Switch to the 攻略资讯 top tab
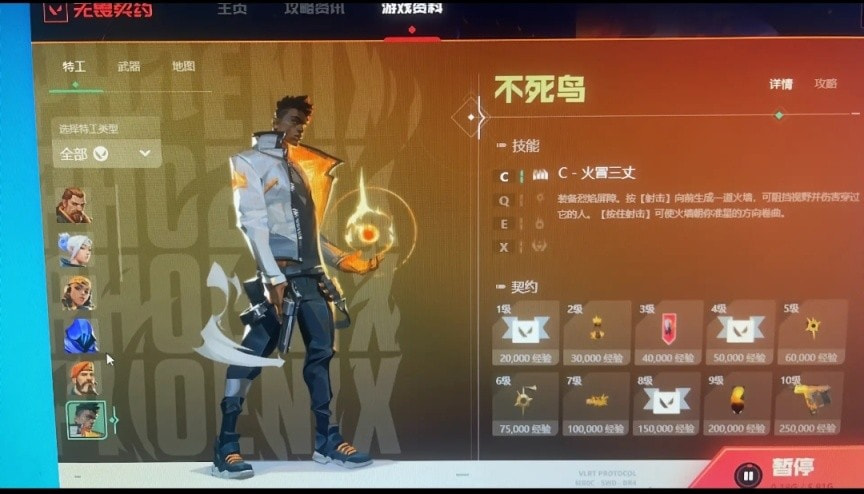This screenshot has width=864, height=494. 314,9
